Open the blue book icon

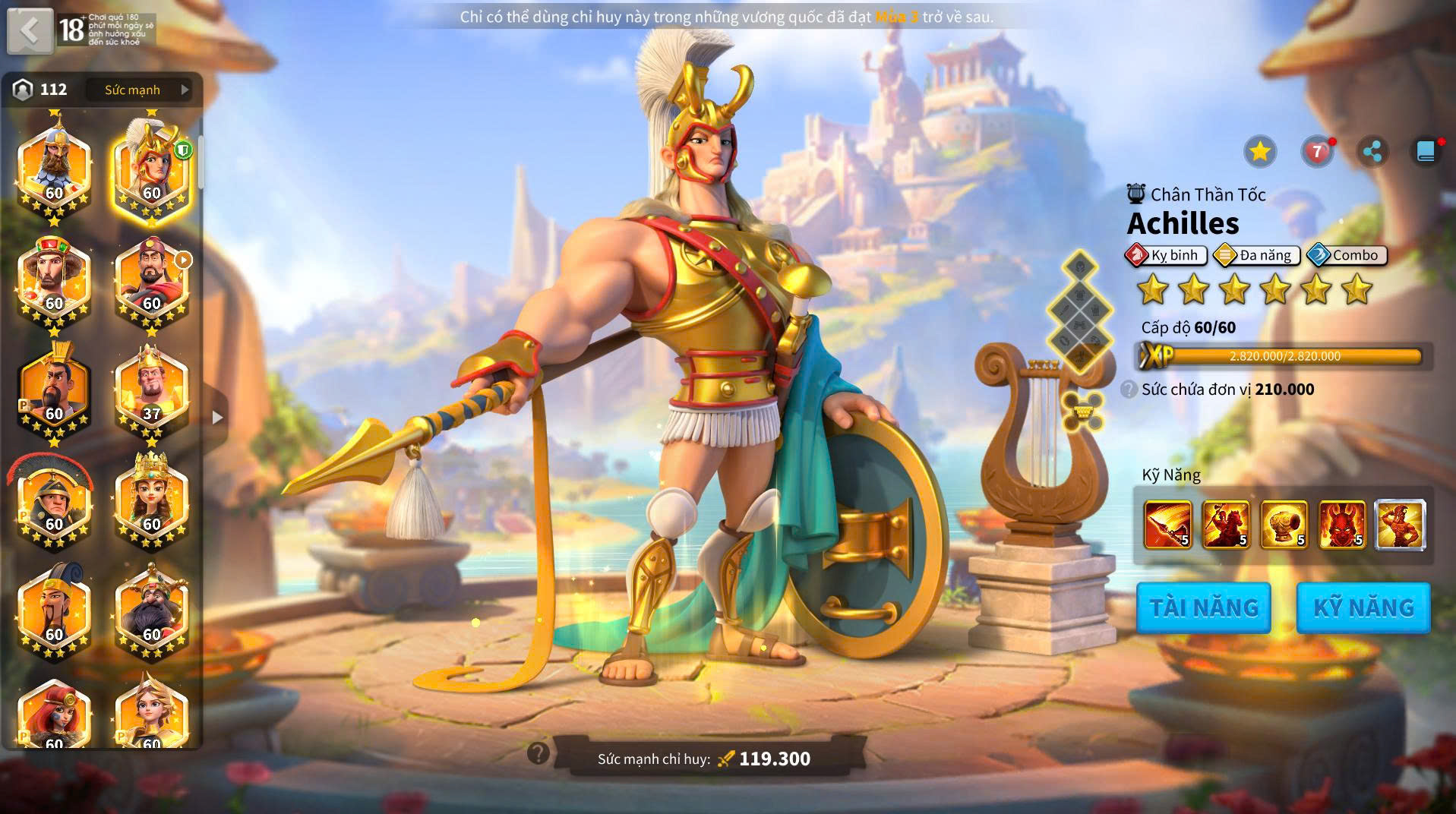click(x=1426, y=152)
